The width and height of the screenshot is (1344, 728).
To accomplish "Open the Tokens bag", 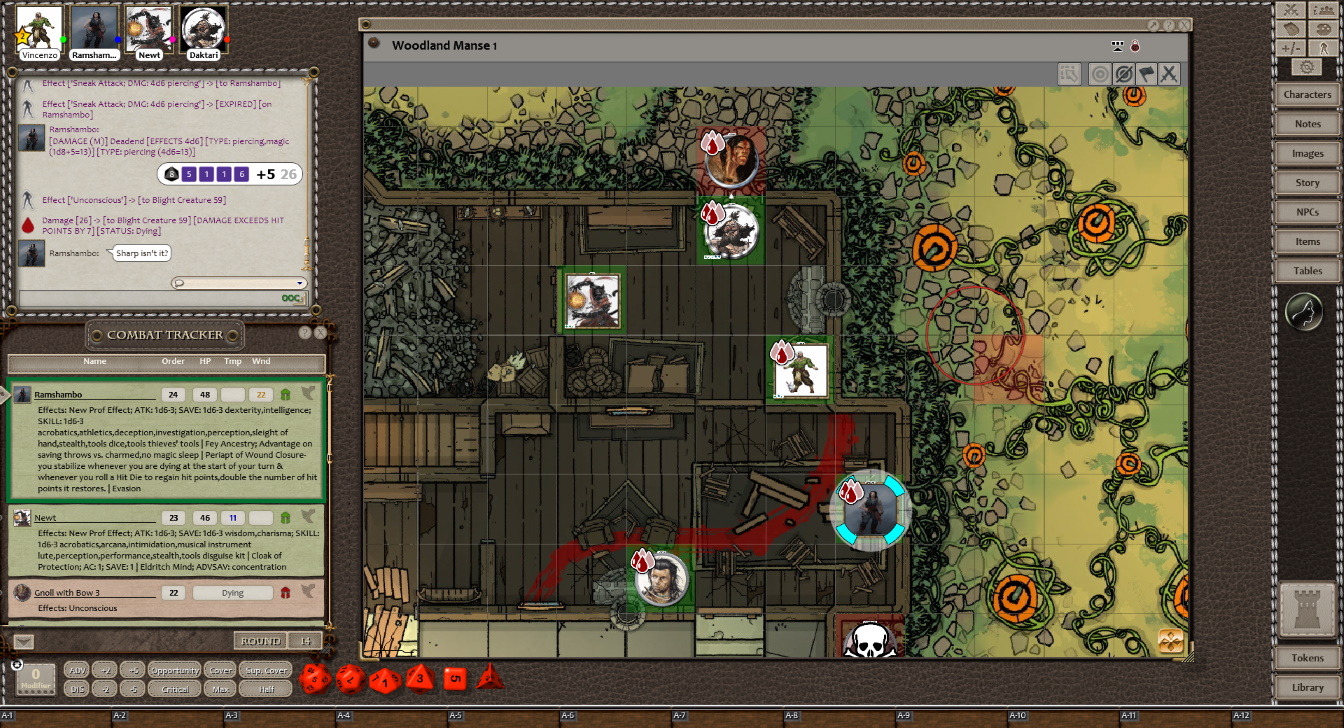I will (x=1307, y=658).
